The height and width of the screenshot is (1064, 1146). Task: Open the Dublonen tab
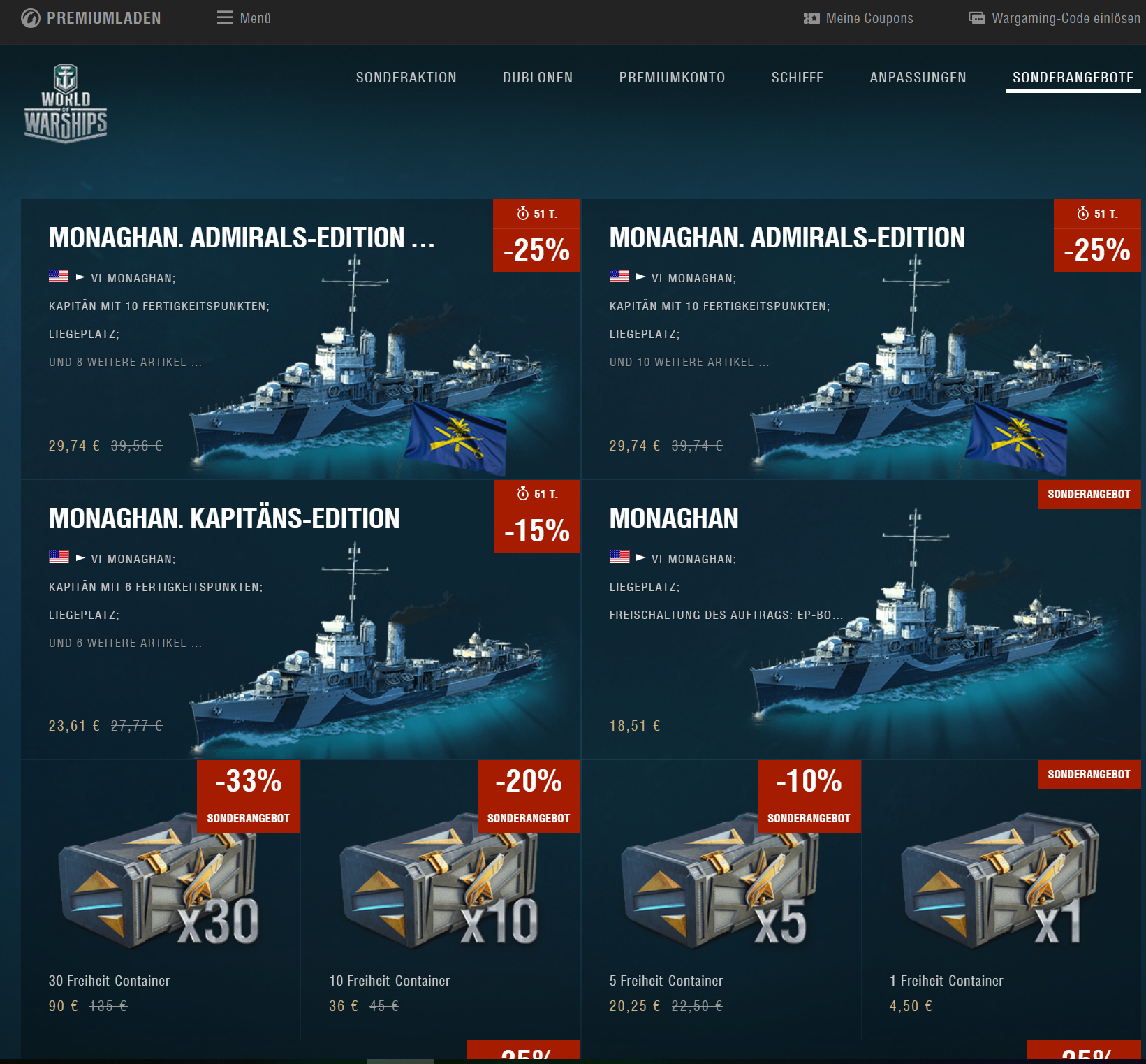[538, 78]
